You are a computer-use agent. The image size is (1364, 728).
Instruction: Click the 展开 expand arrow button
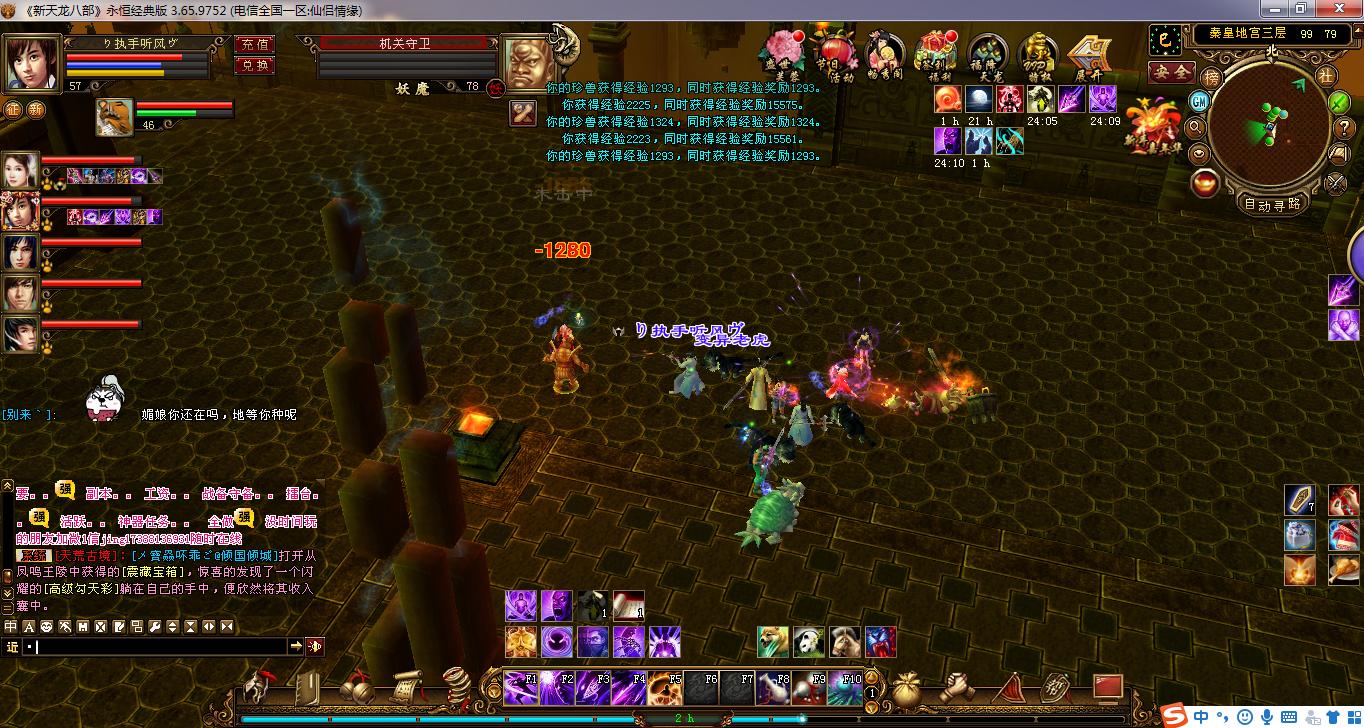point(1088,54)
